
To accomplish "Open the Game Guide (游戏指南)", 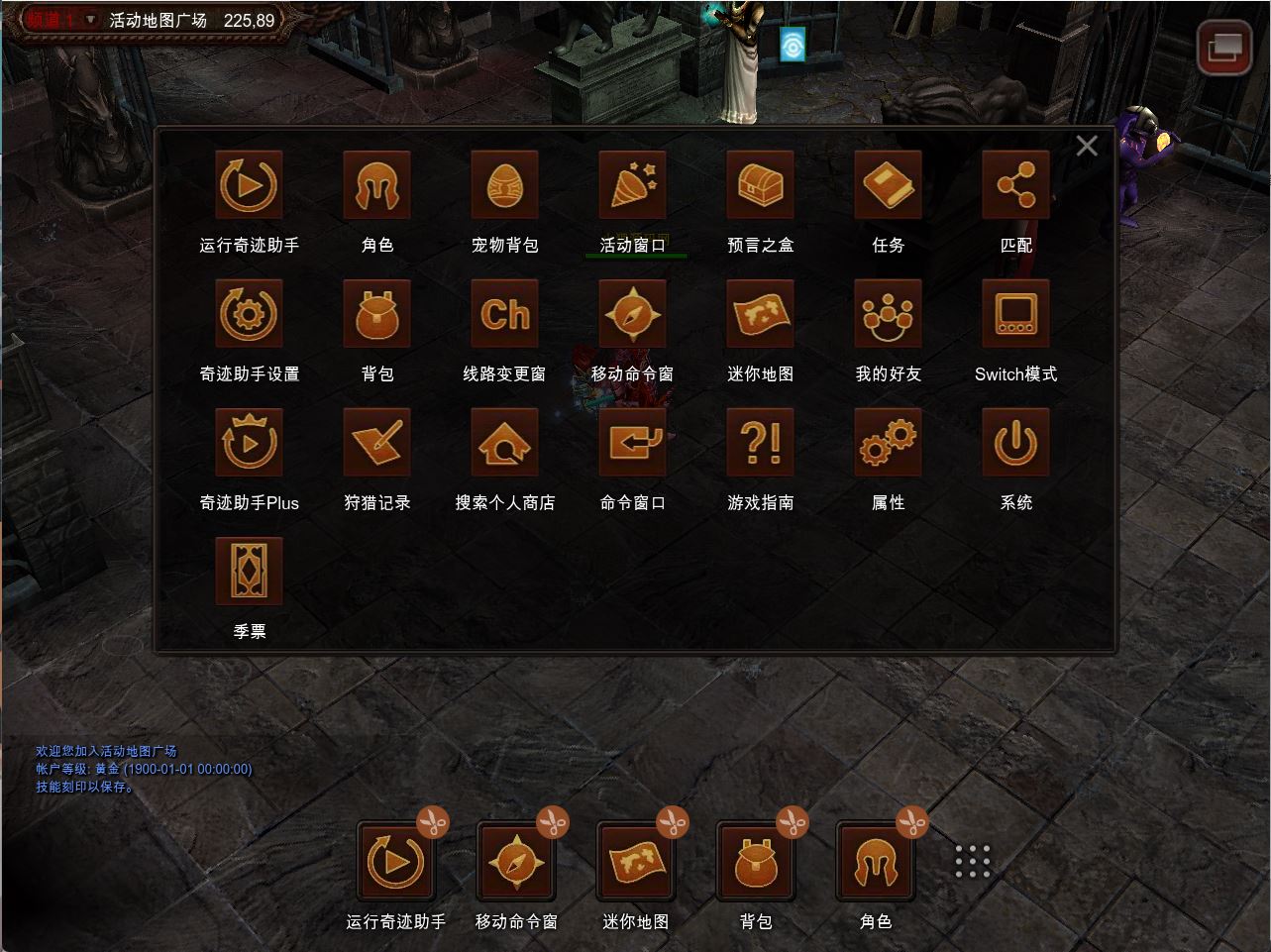I will pos(761,443).
